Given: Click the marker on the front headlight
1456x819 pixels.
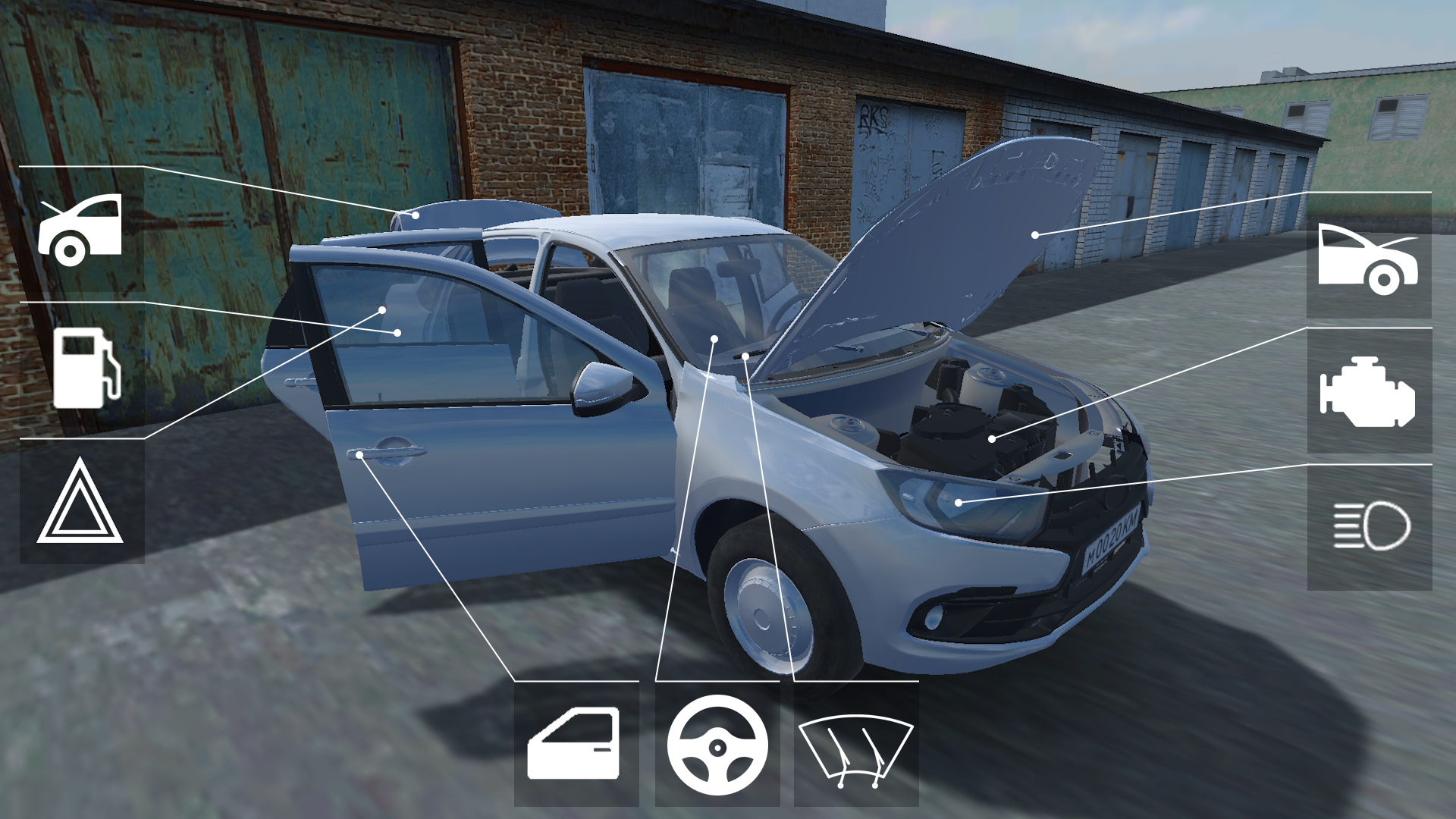Looking at the screenshot, I should coord(958,500).
